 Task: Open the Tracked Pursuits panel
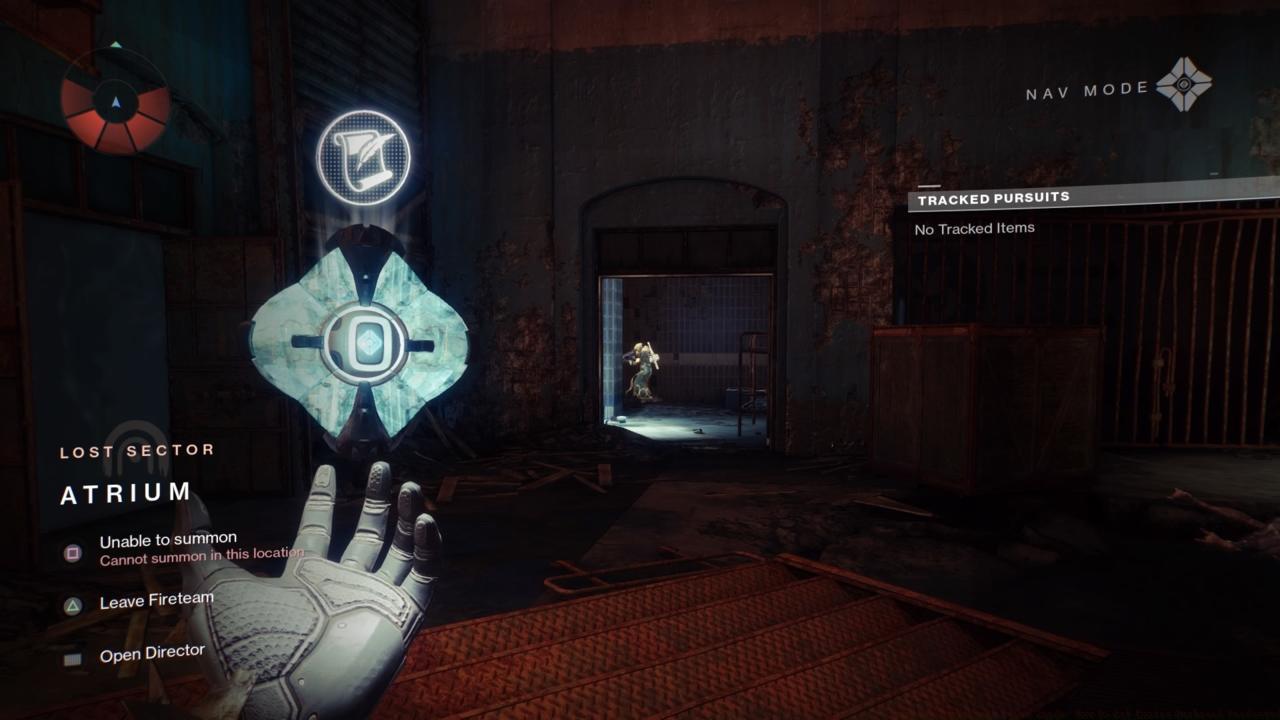coord(993,198)
